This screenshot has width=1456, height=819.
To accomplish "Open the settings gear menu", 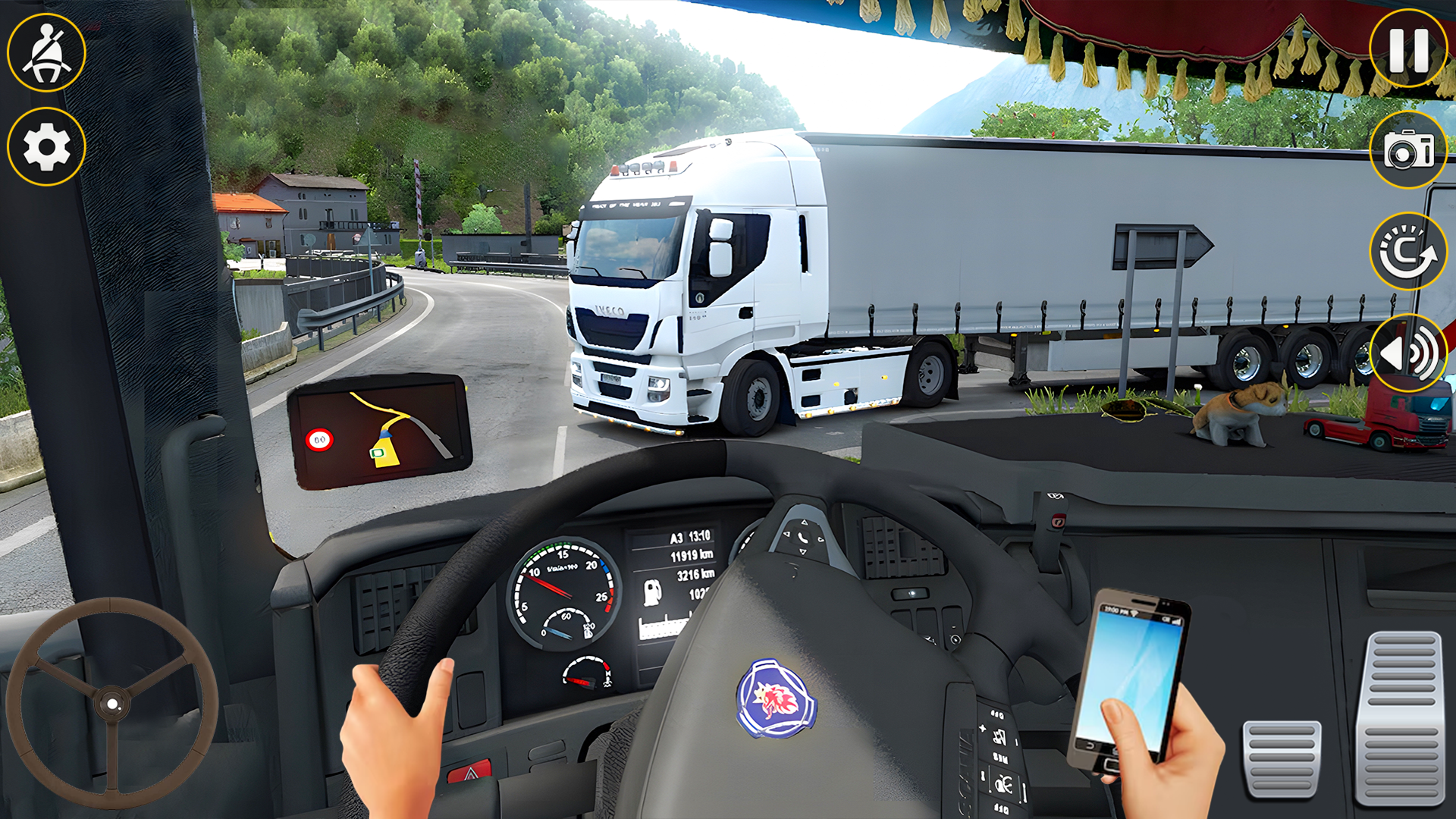I will click(x=45, y=146).
